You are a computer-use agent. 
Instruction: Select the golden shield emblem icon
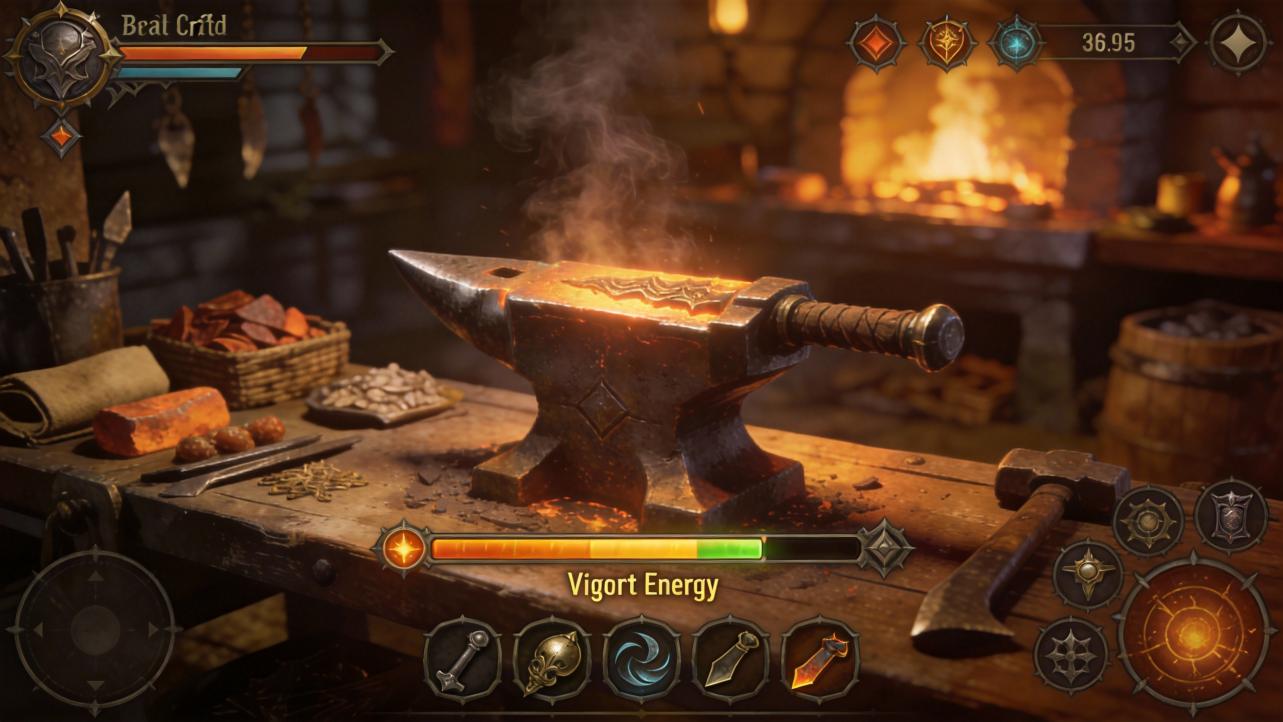tap(947, 43)
